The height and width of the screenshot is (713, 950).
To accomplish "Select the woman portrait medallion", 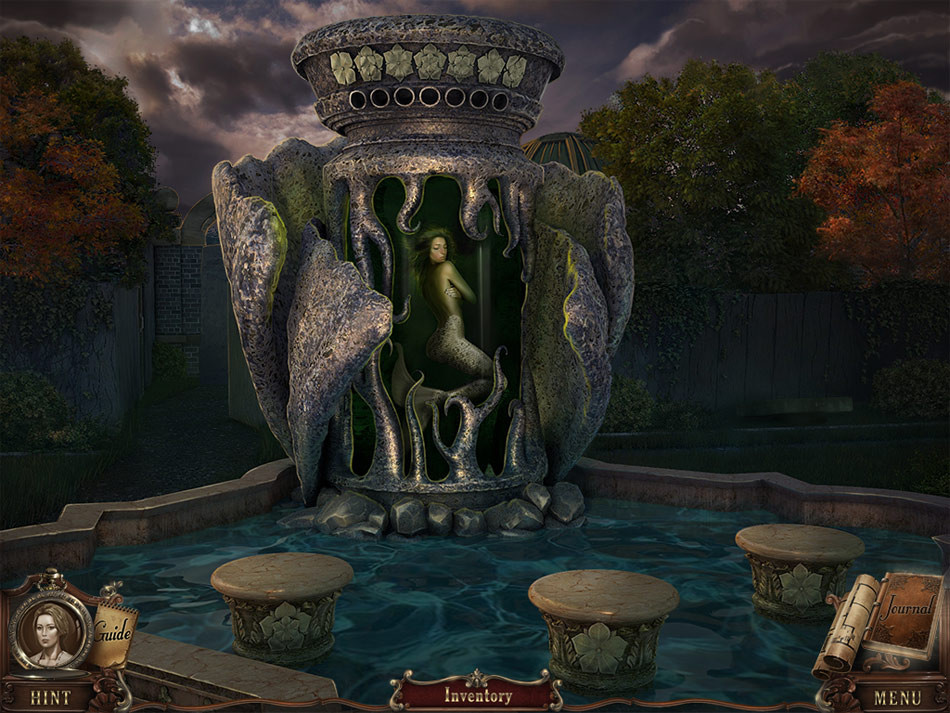I will click(52, 631).
